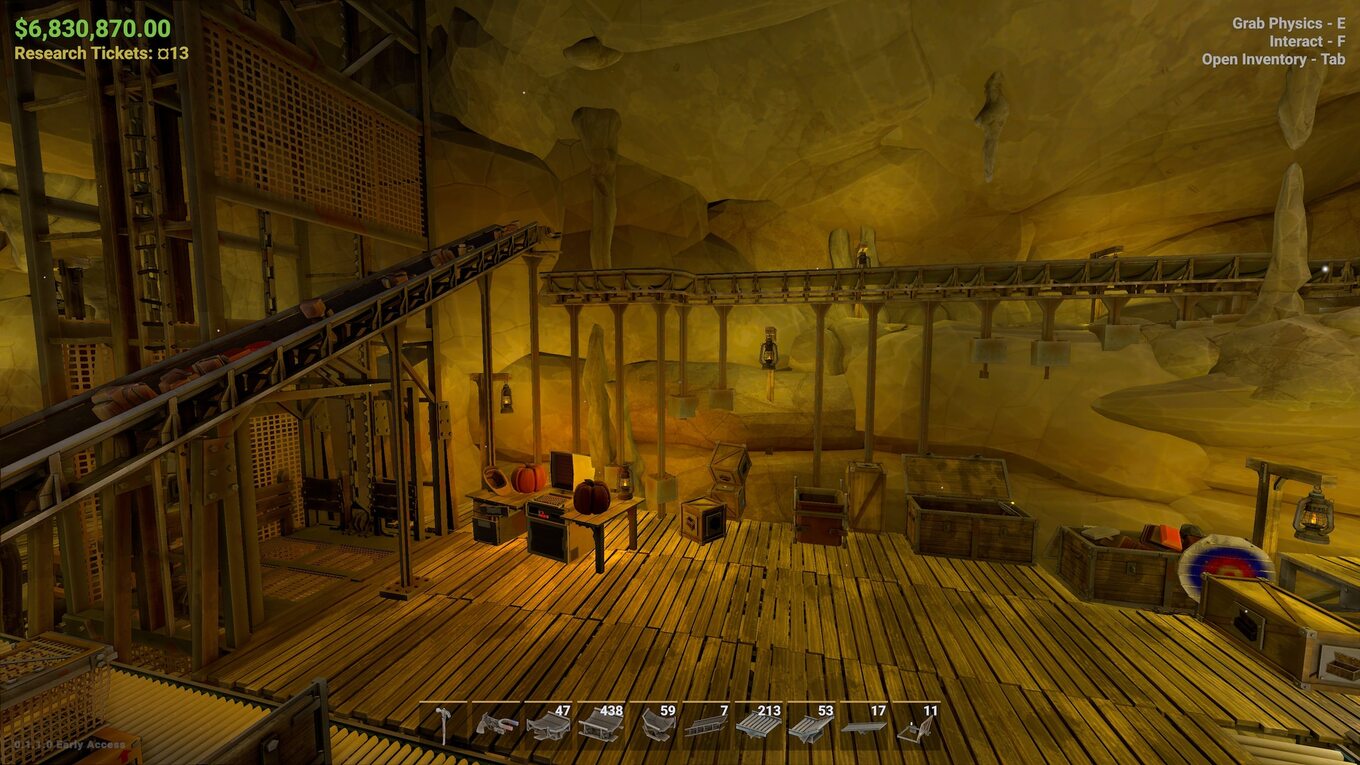The width and height of the screenshot is (1360, 765).
Task: Select the magnet tool hotbar slot
Action: [x=496, y=724]
